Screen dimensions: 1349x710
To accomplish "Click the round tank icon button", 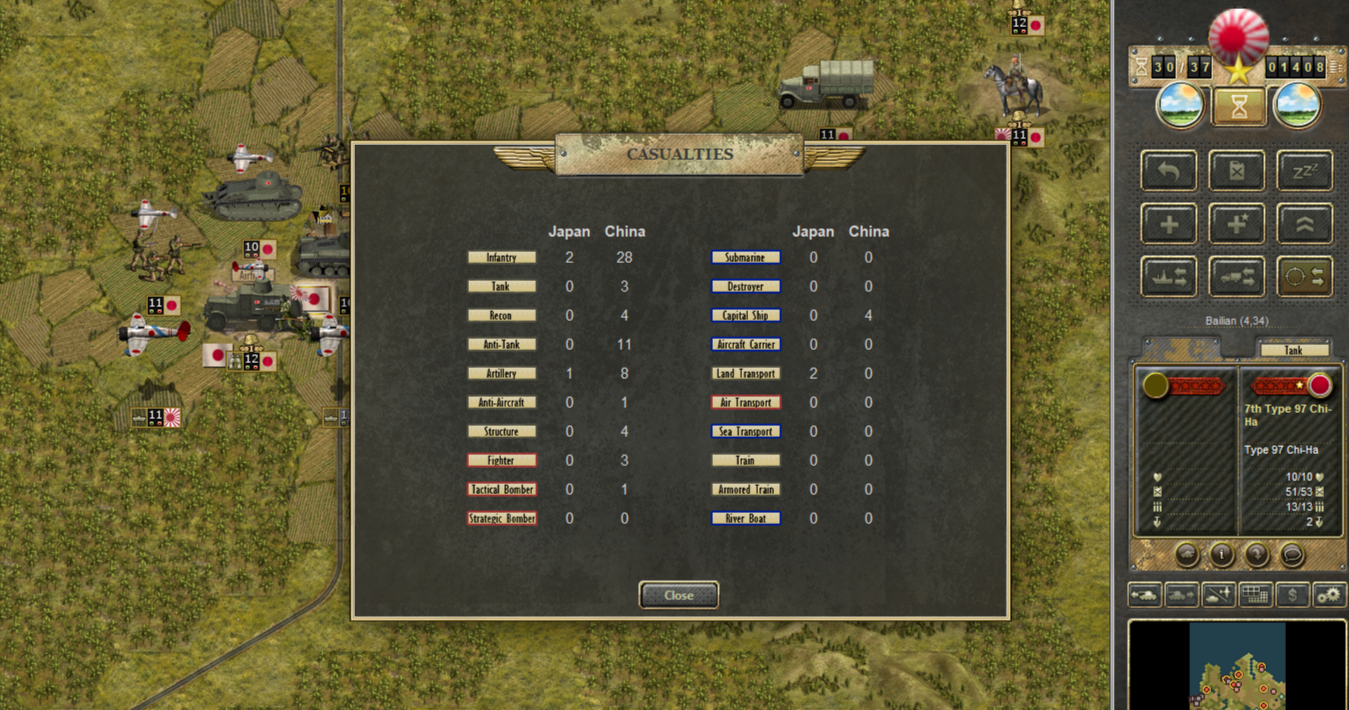I will [x=1187, y=554].
